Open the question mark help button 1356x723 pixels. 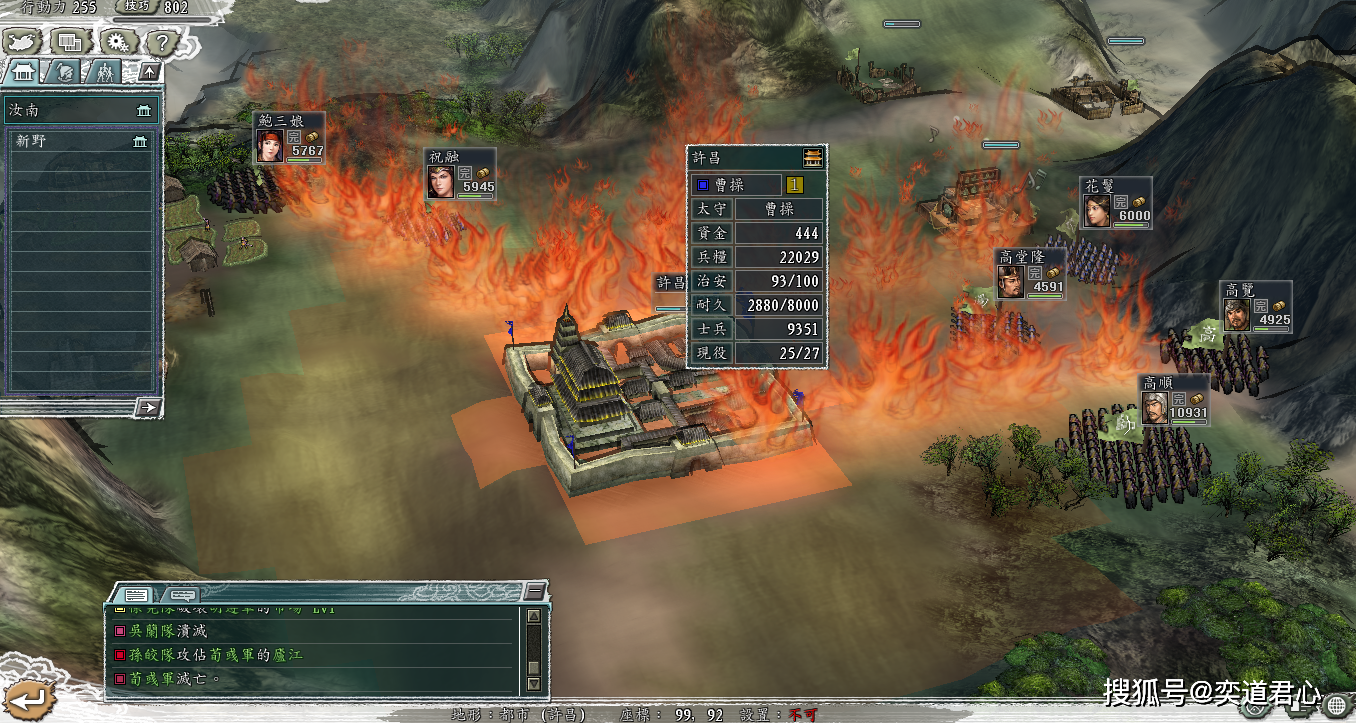[163, 42]
